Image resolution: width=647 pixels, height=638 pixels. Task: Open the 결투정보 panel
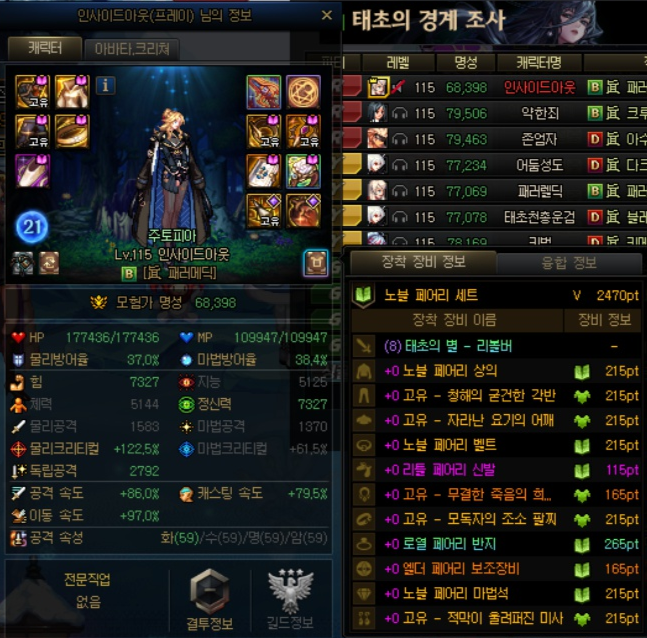(x=211, y=599)
